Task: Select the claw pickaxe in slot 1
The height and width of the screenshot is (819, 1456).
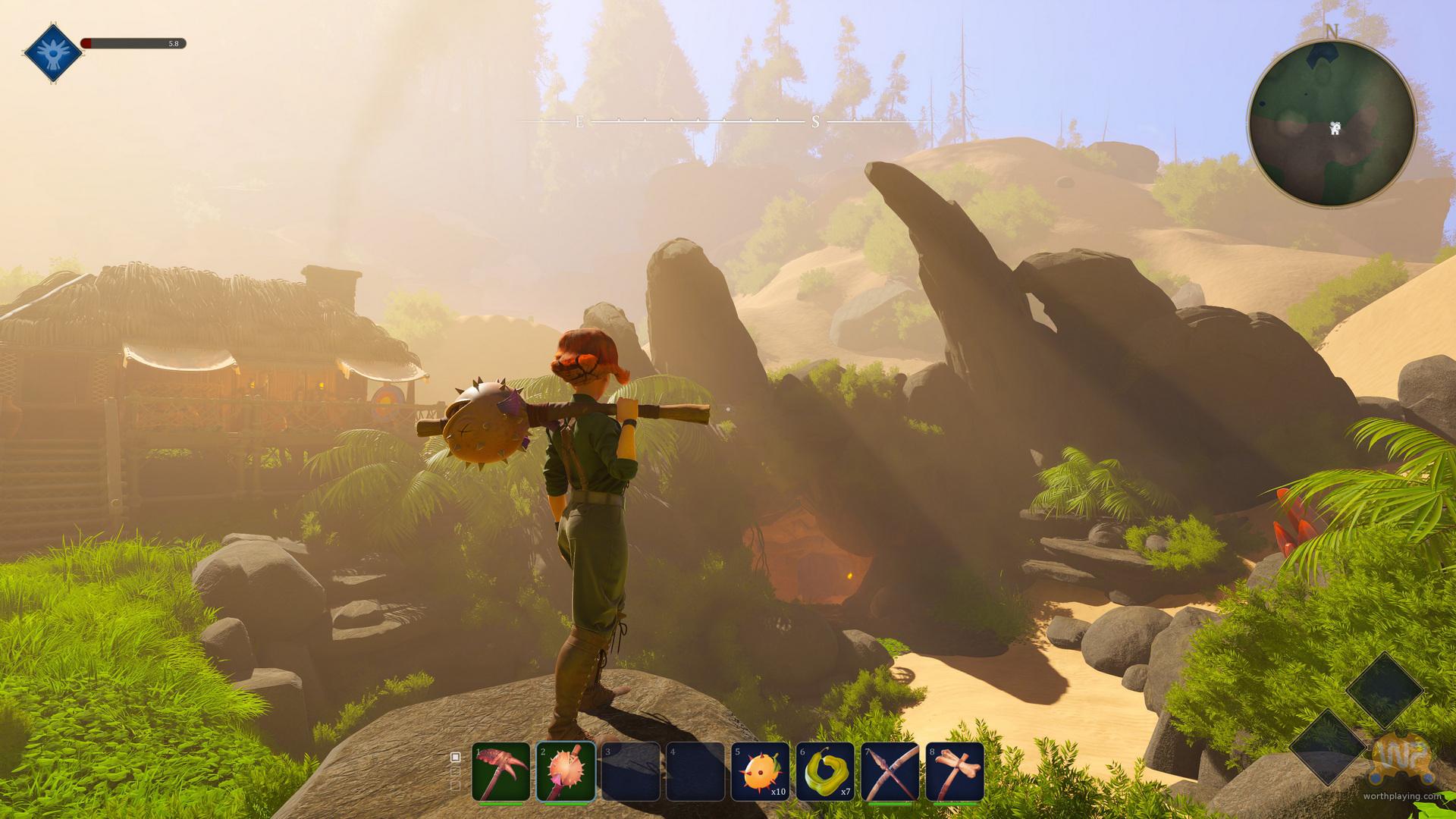Action: click(500, 771)
